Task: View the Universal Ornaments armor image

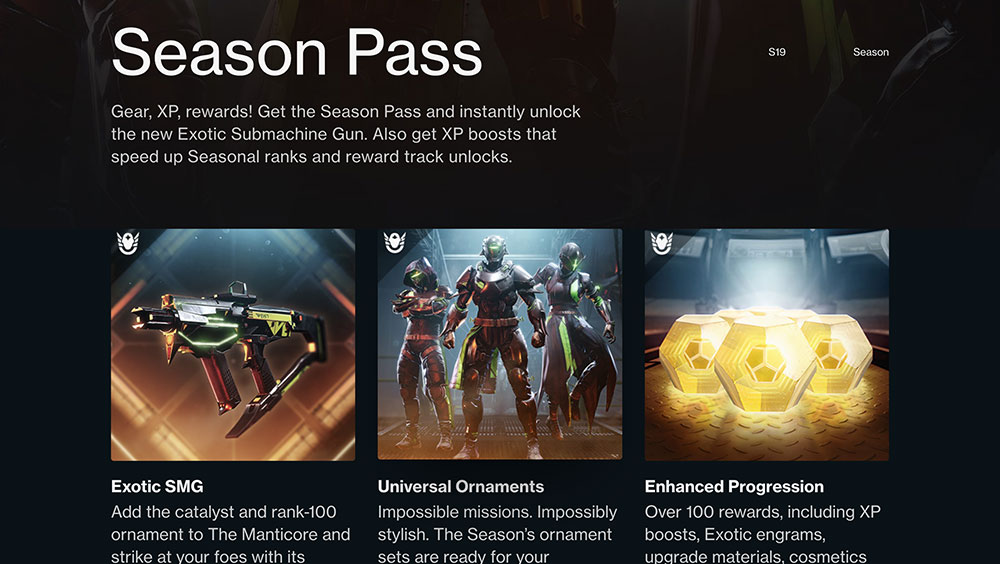Action: point(500,345)
